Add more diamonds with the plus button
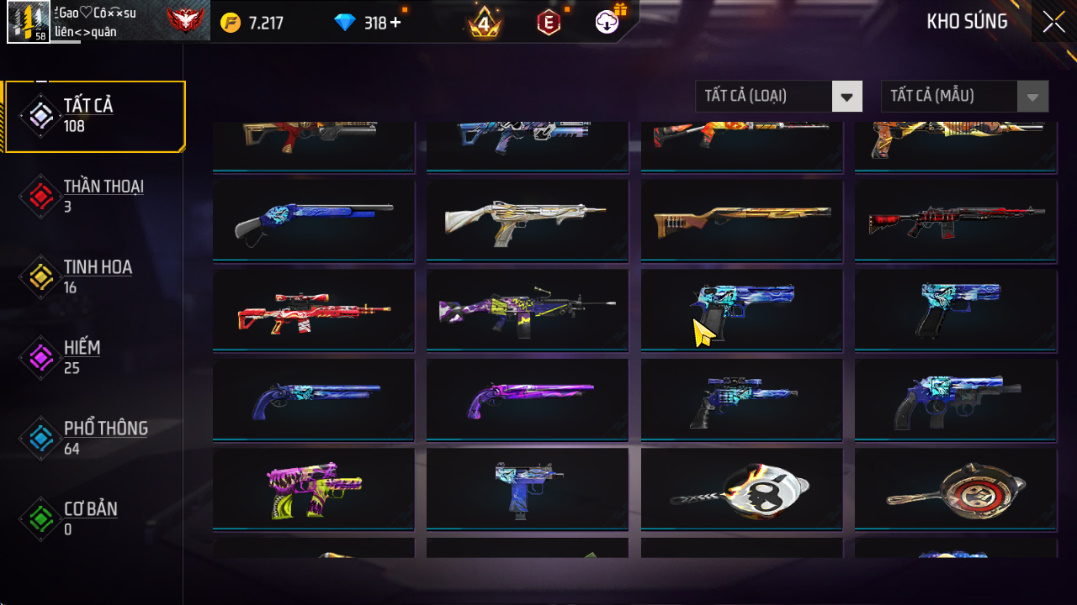This screenshot has height=605, width=1077. pyautogui.click(x=395, y=22)
